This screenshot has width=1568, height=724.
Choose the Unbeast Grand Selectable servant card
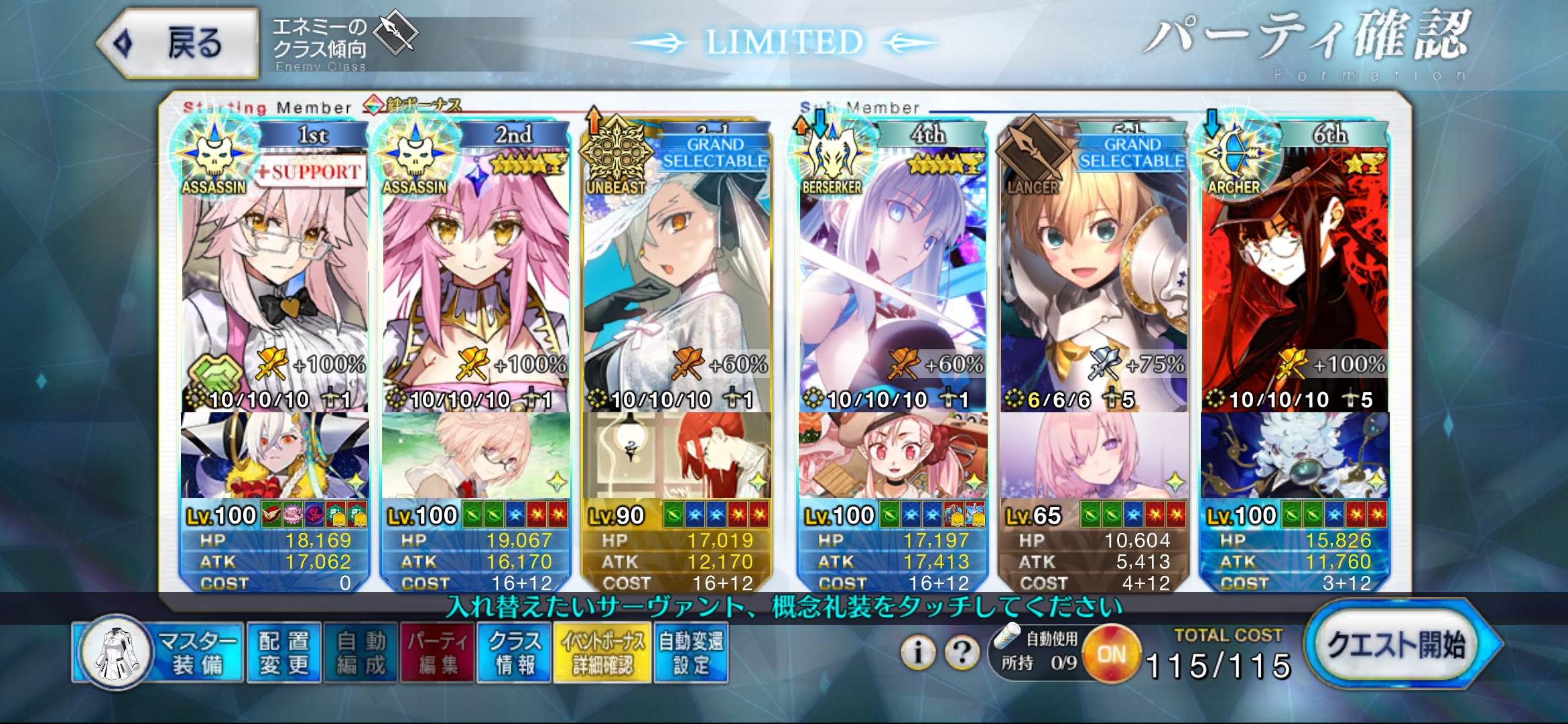(x=677, y=282)
